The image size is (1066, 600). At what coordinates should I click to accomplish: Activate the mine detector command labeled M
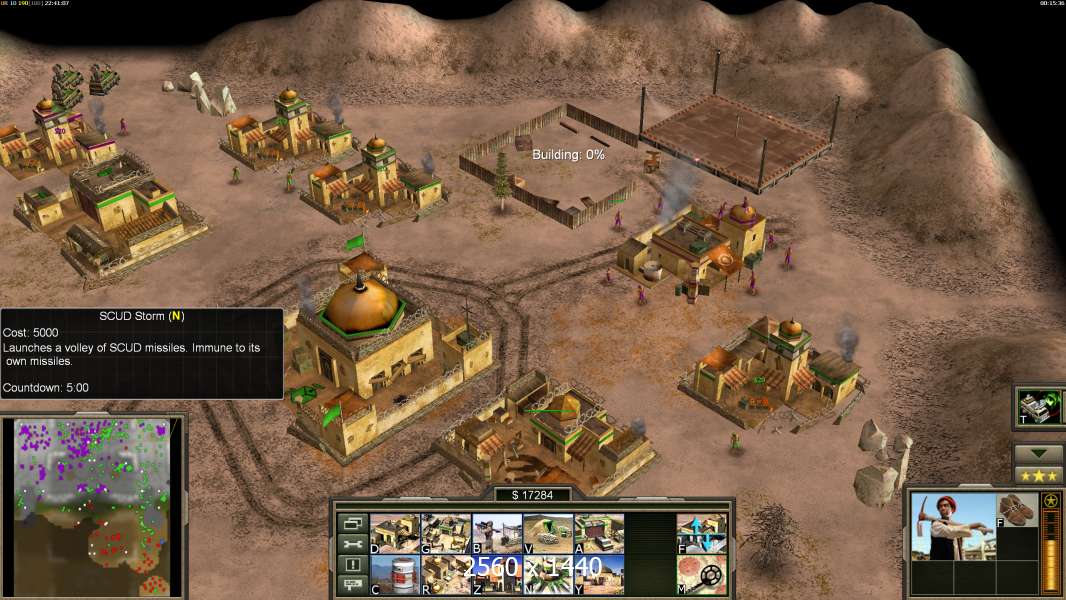click(x=701, y=574)
